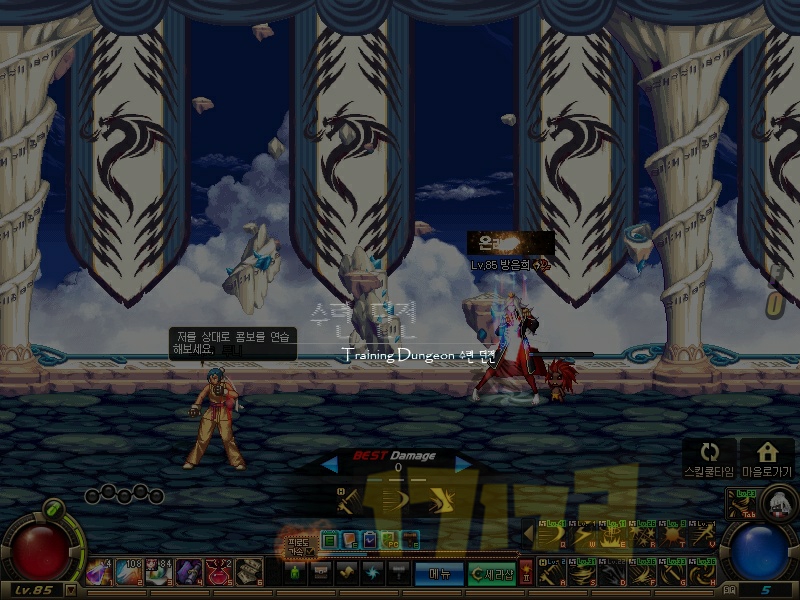Show the previous best damage entry

pos(329,464)
